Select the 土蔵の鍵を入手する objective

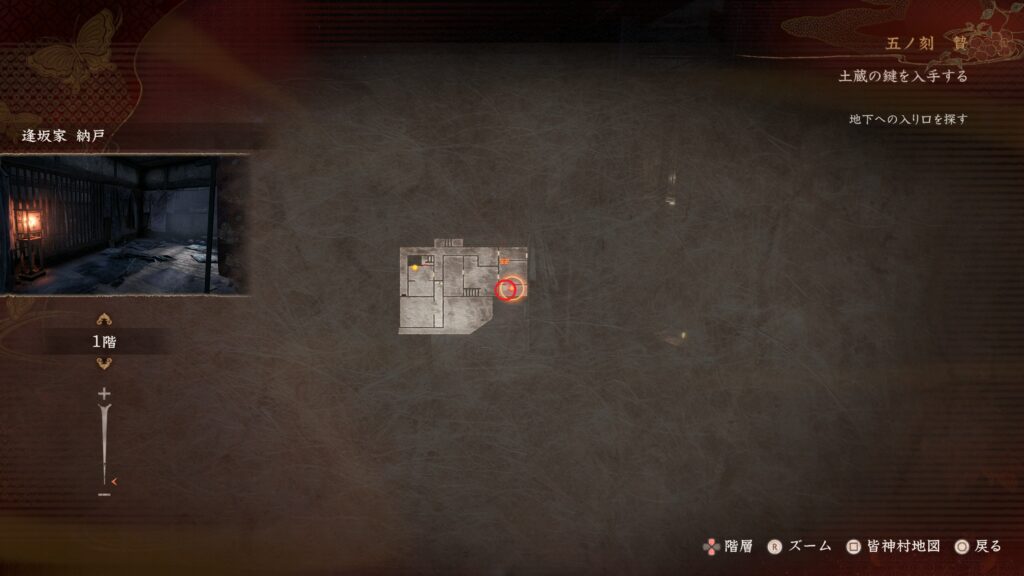(903, 76)
